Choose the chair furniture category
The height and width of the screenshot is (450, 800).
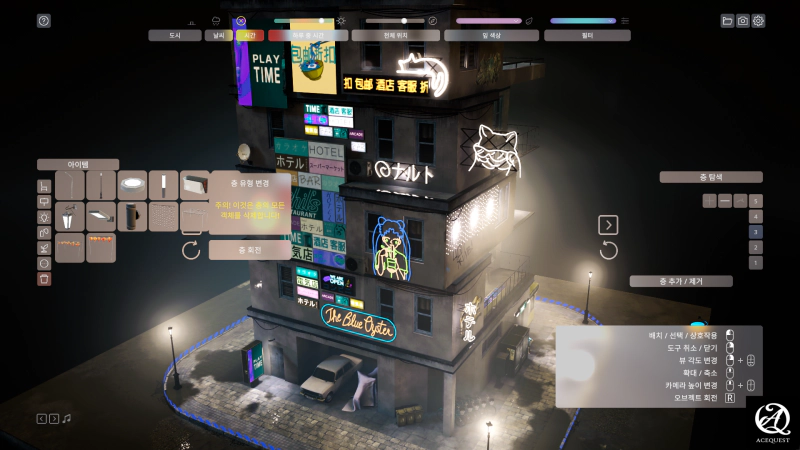click(x=44, y=186)
